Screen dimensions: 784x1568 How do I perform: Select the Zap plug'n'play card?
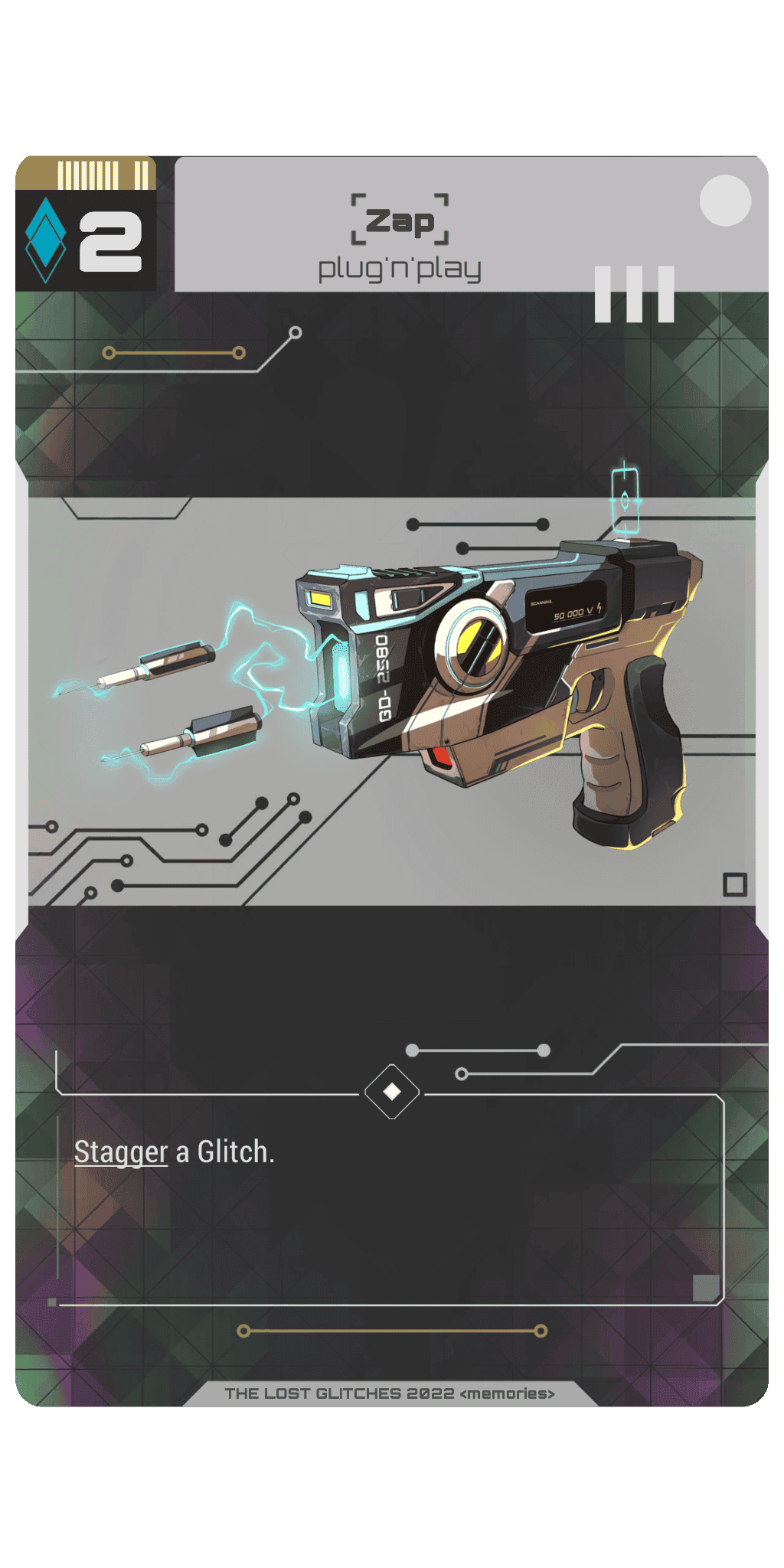tap(392, 781)
